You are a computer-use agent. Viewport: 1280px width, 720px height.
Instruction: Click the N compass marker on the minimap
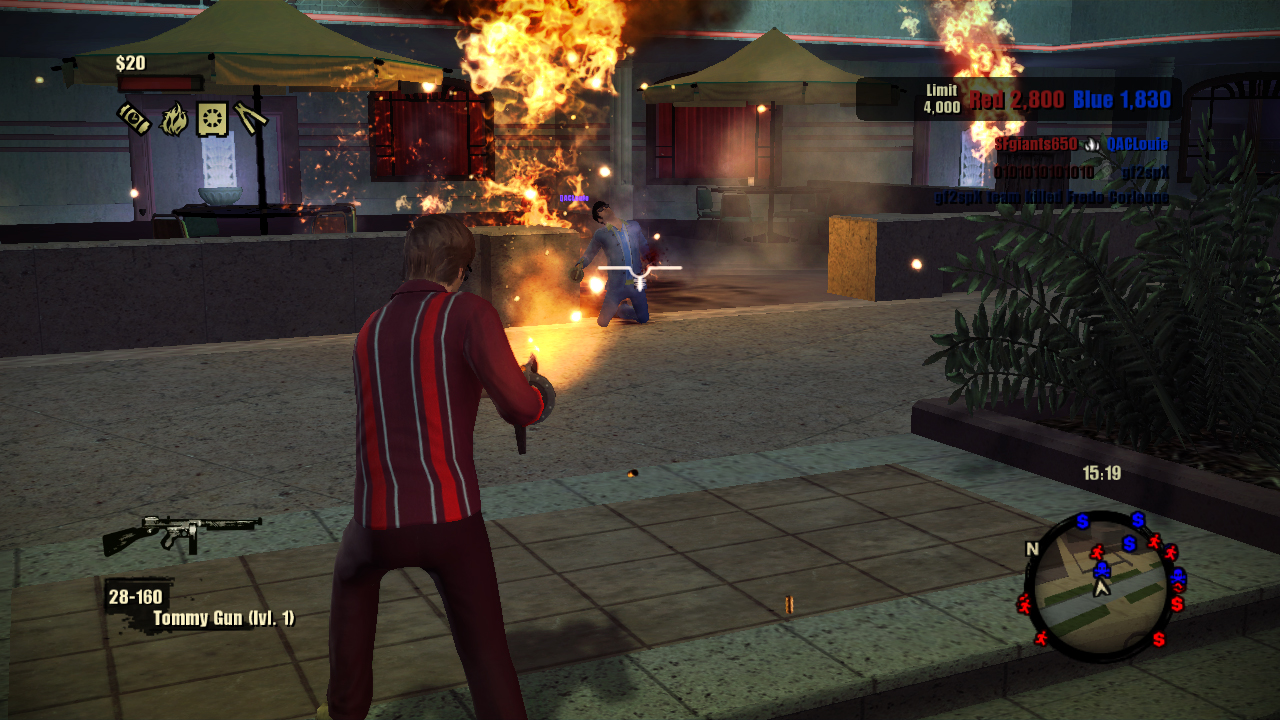point(1033,549)
